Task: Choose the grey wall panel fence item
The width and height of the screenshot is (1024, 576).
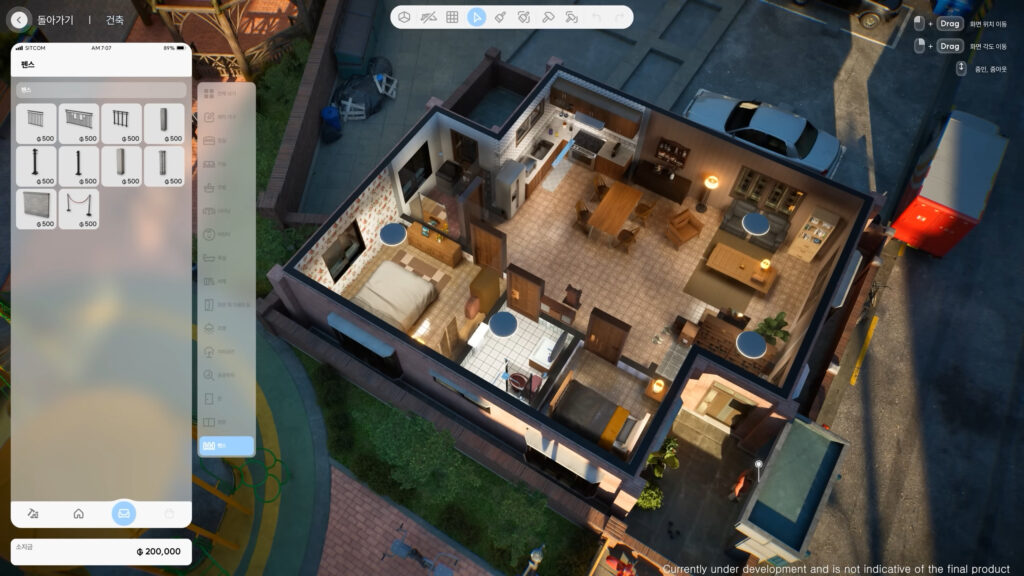Action: tap(36, 209)
